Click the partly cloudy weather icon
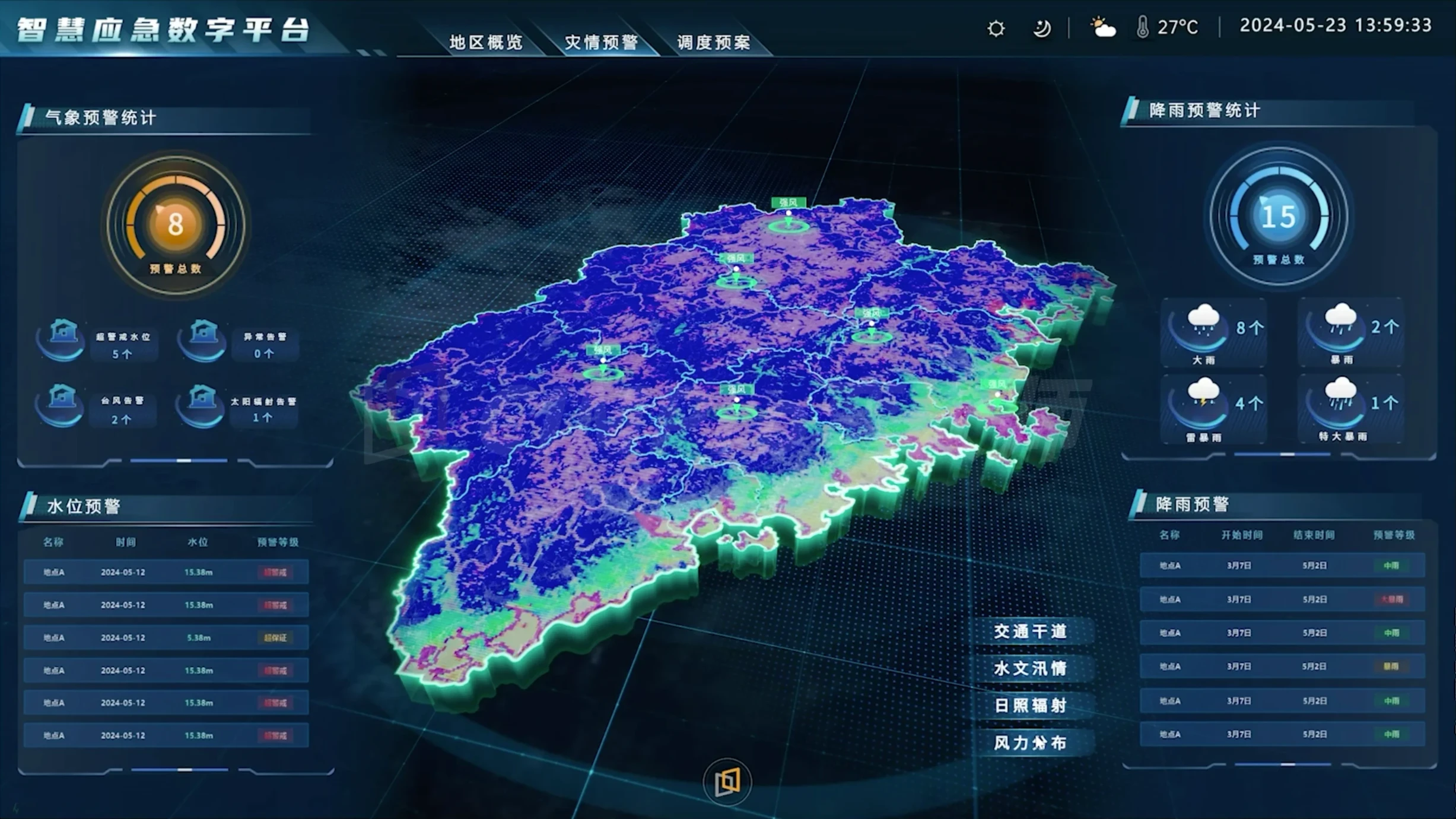 [1102, 27]
